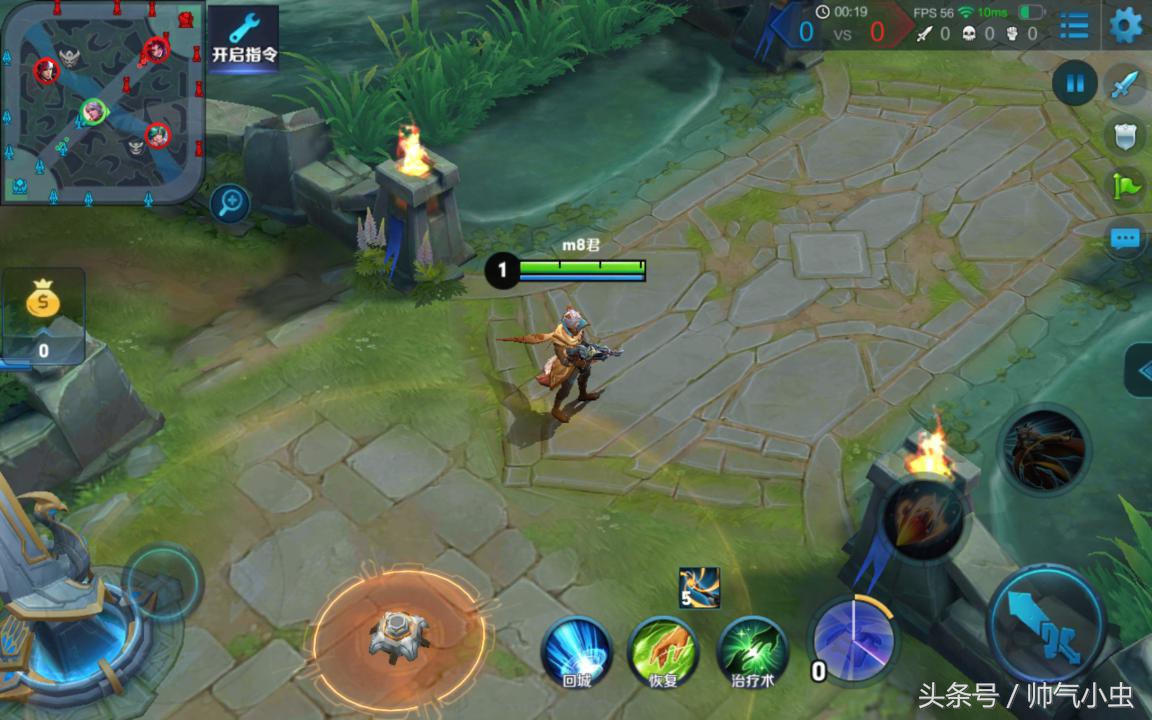
Task: Hit the basic attack sword button
Action: click(1046, 623)
